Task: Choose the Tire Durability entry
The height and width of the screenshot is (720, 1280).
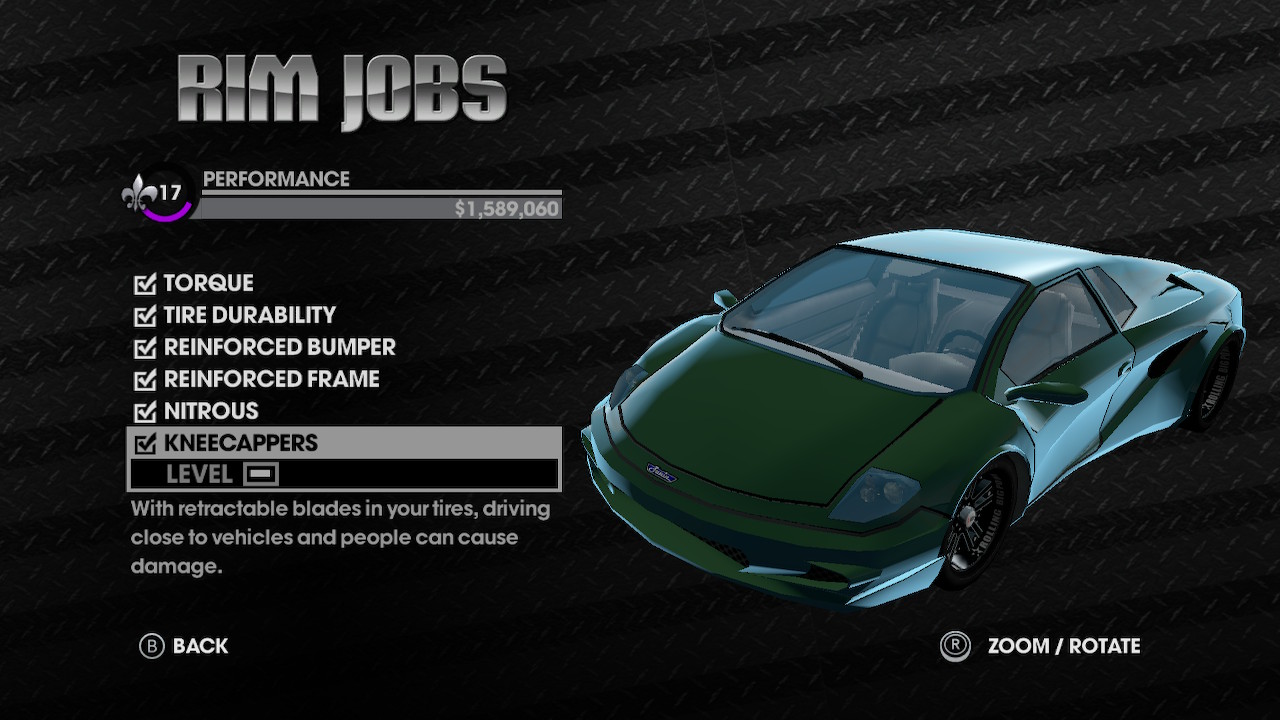Action: coord(249,315)
